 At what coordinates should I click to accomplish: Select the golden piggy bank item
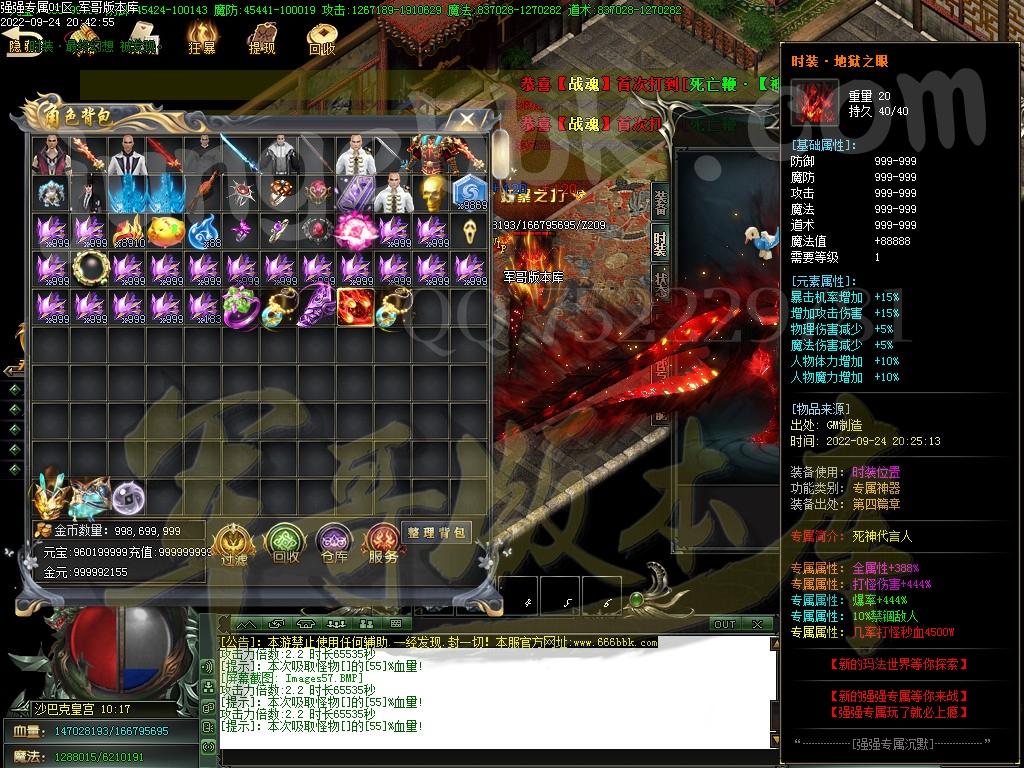(165, 231)
